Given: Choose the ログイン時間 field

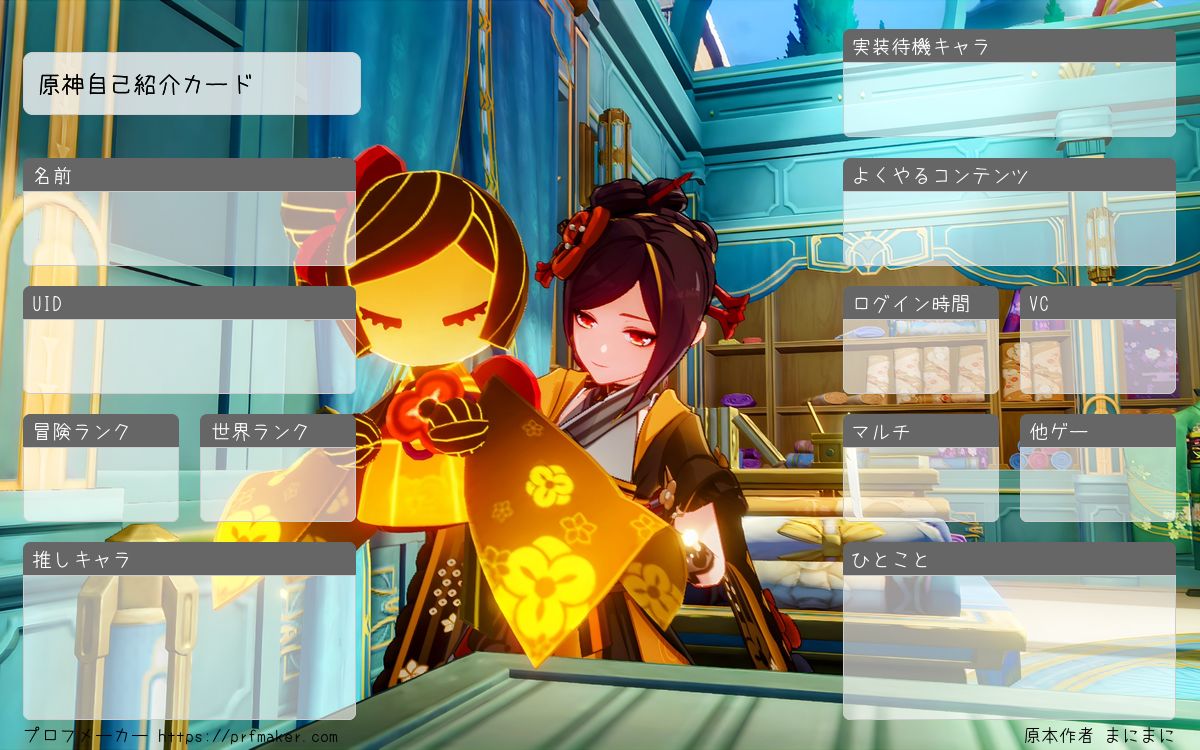Looking at the screenshot, I should point(921,356).
